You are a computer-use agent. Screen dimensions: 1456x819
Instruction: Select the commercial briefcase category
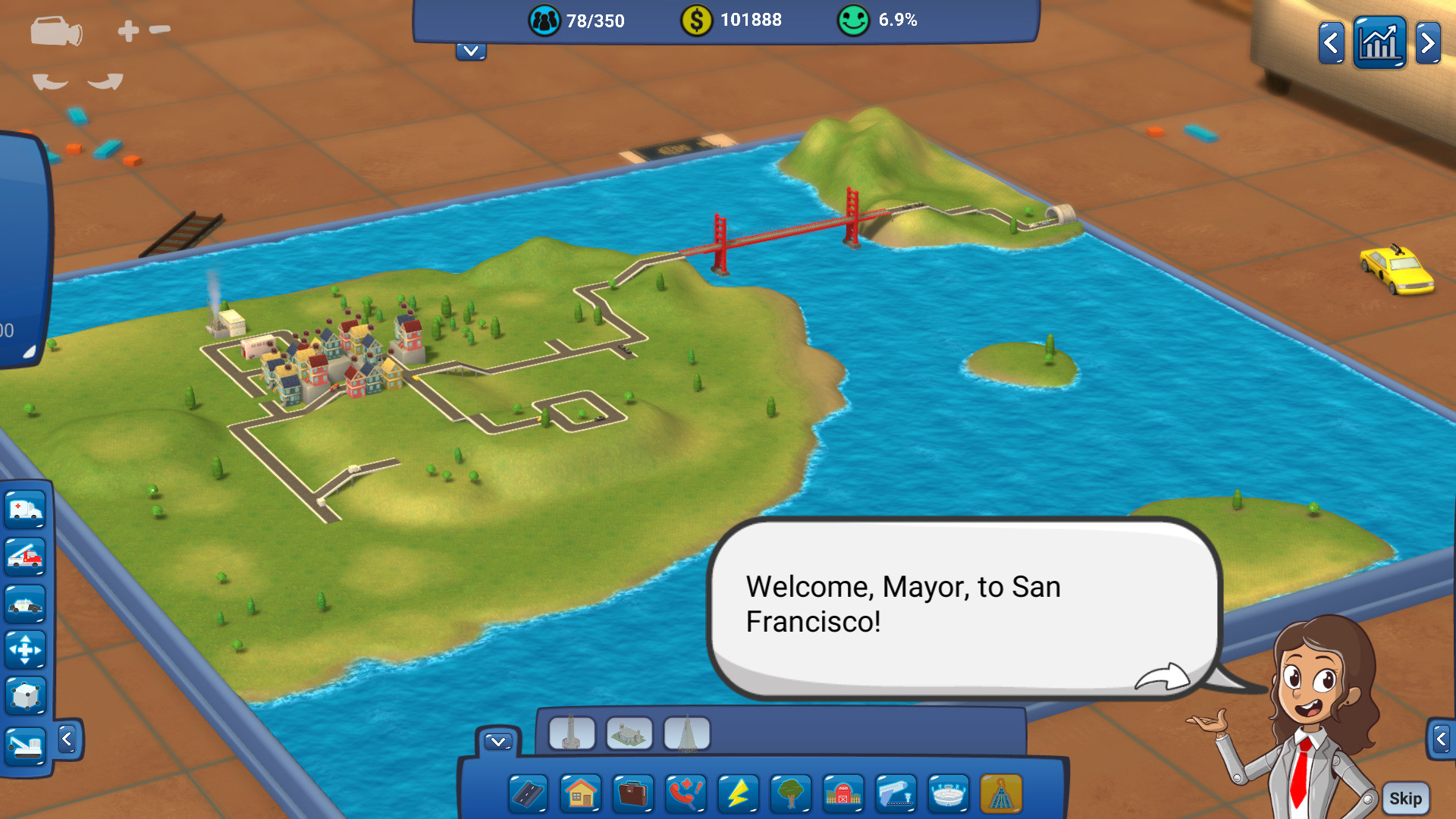pyautogui.click(x=632, y=794)
